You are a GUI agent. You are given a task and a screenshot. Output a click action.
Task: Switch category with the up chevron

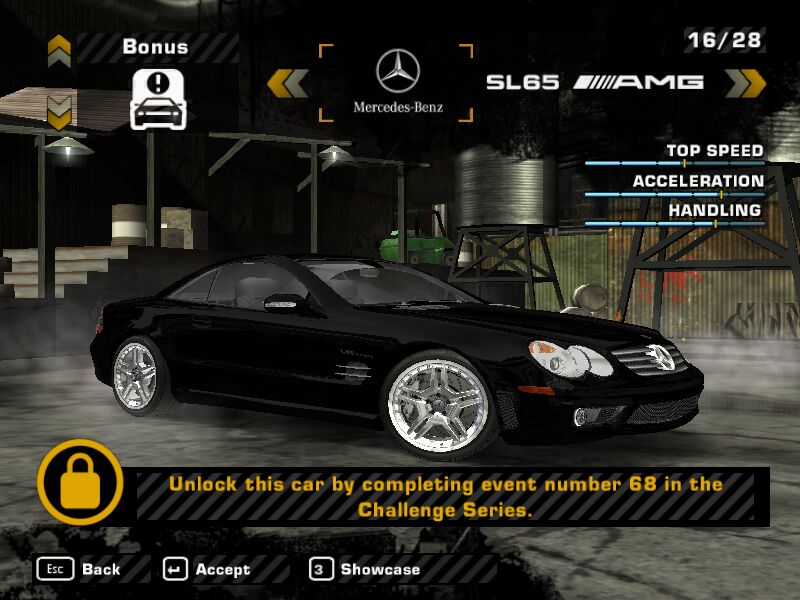pos(59,48)
